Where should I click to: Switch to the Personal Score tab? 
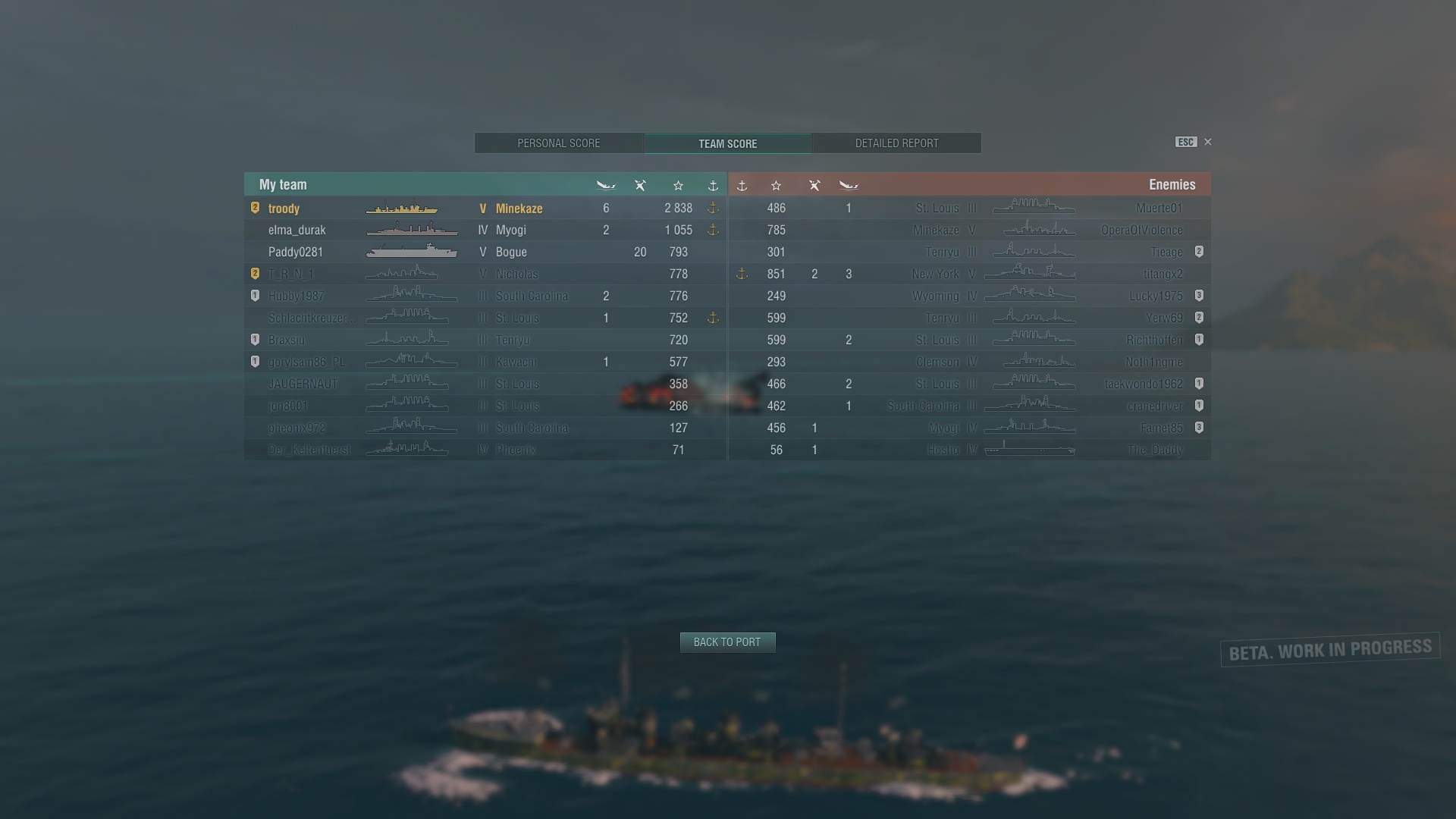pos(559,143)
